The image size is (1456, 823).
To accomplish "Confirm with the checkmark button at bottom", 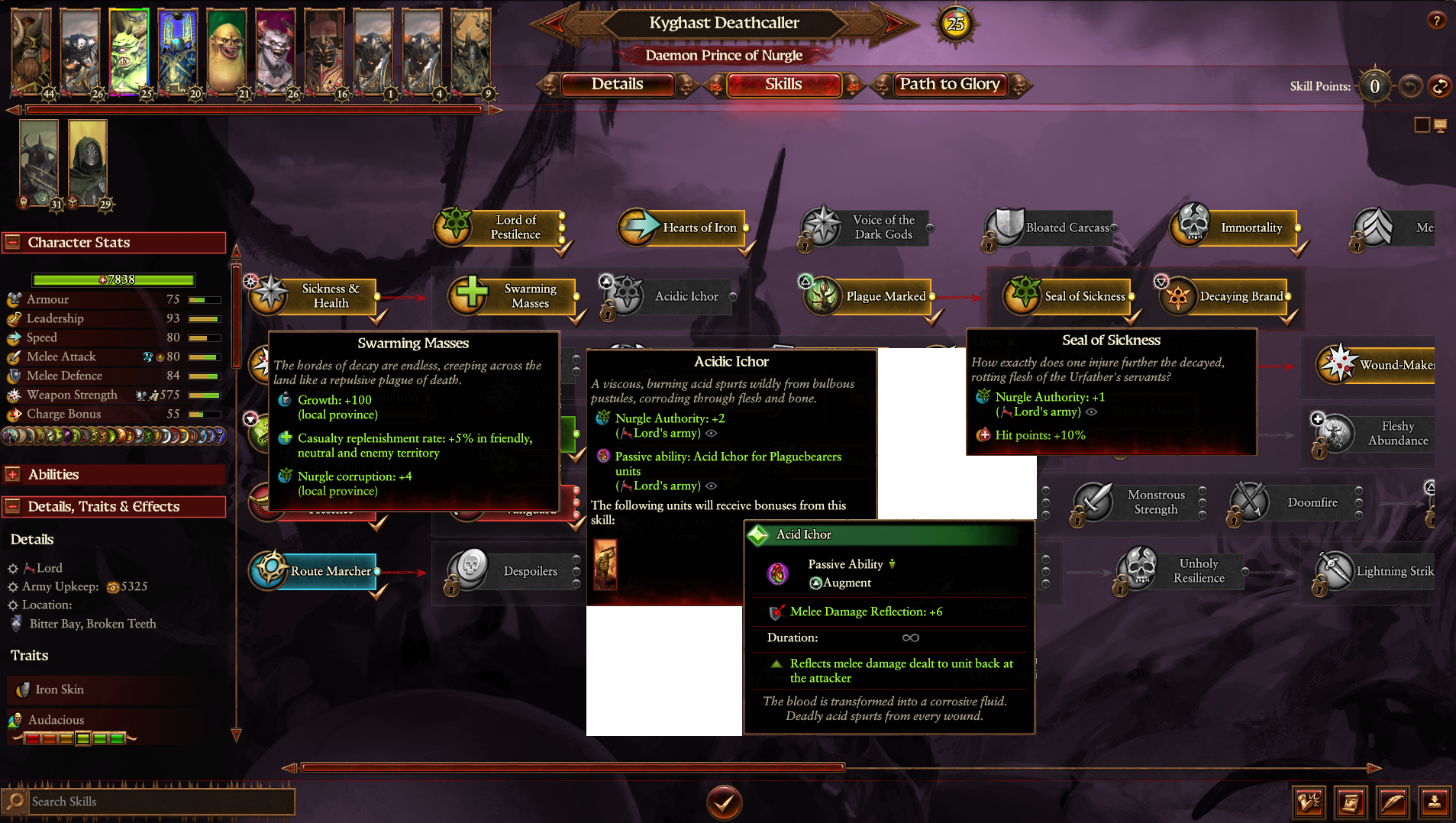I will tap(724, 802).
